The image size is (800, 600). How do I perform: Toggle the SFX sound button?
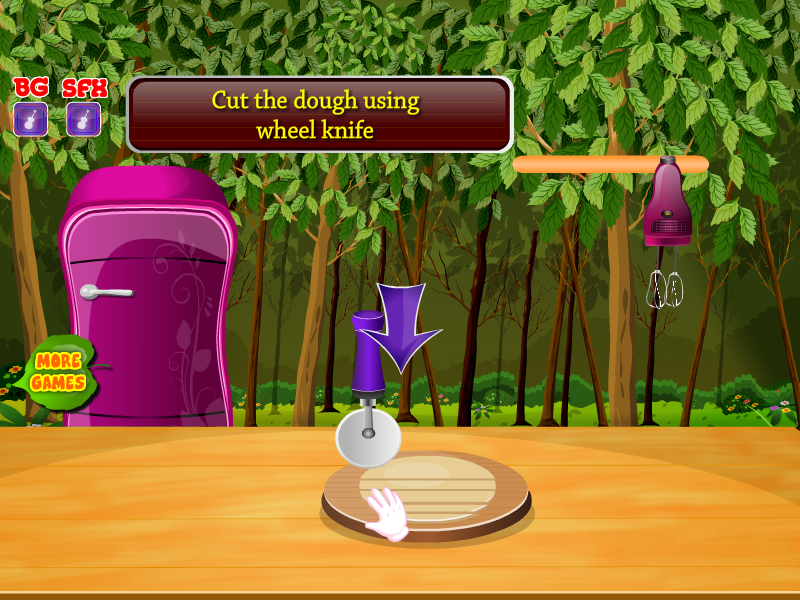click(x=83, y=119)
